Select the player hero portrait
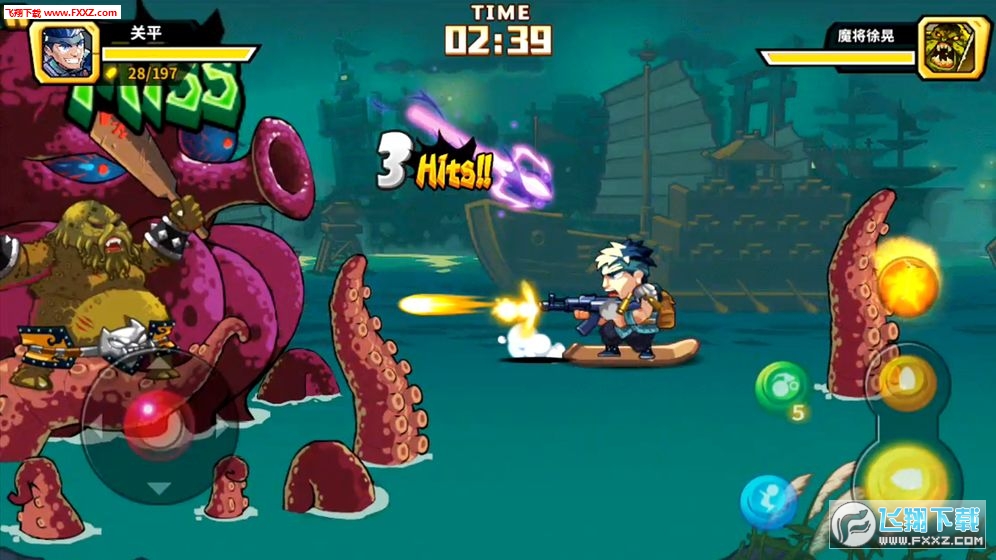Screen dimensions: 996x560 coord(67,50)
